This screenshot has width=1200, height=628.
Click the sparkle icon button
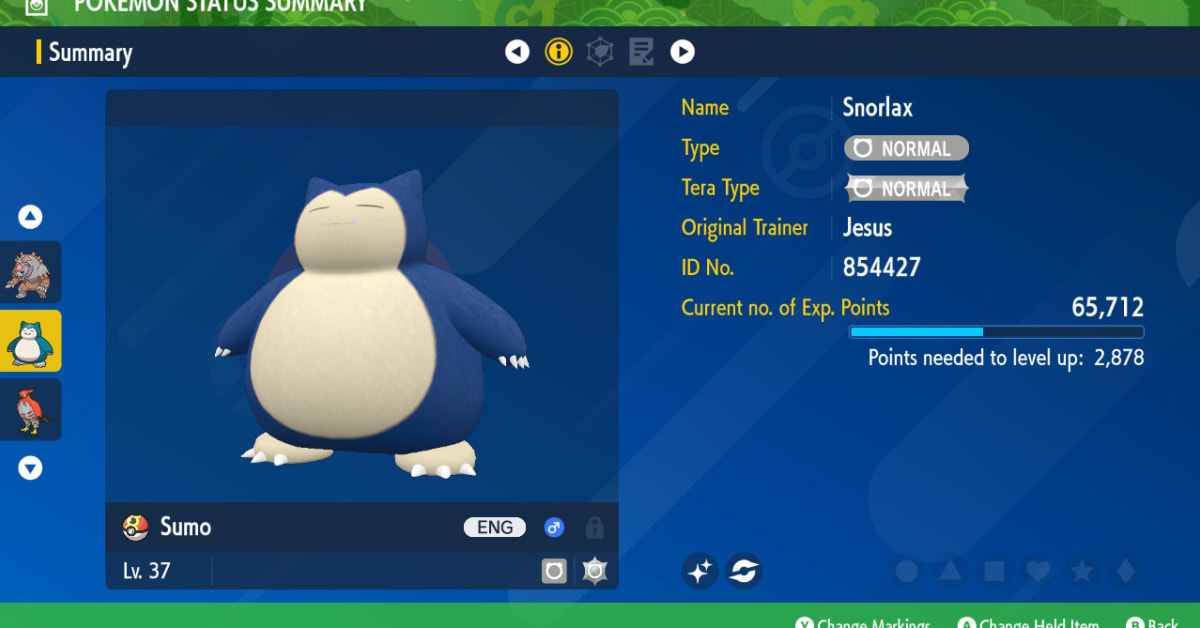pyautogui.click(x=700, y=571)
